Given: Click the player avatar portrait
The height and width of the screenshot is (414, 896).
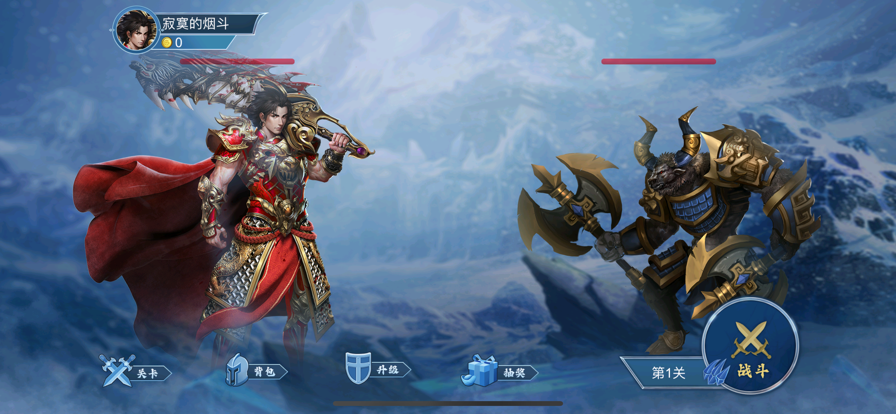Looking at the screenshot, I should tap(135, 30).
